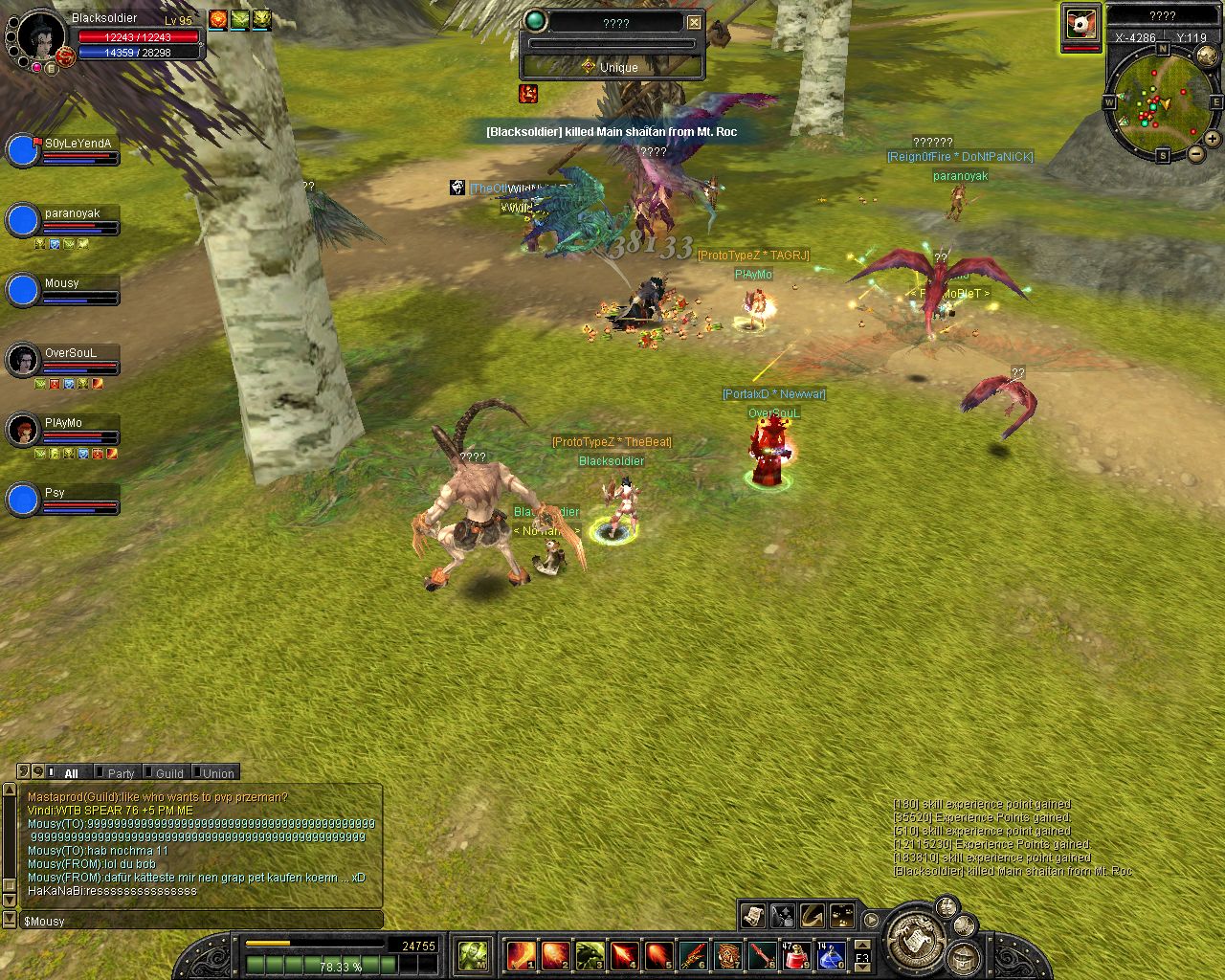
Task: Zoom in the minimap with plus button
Action: point(1214,140)
